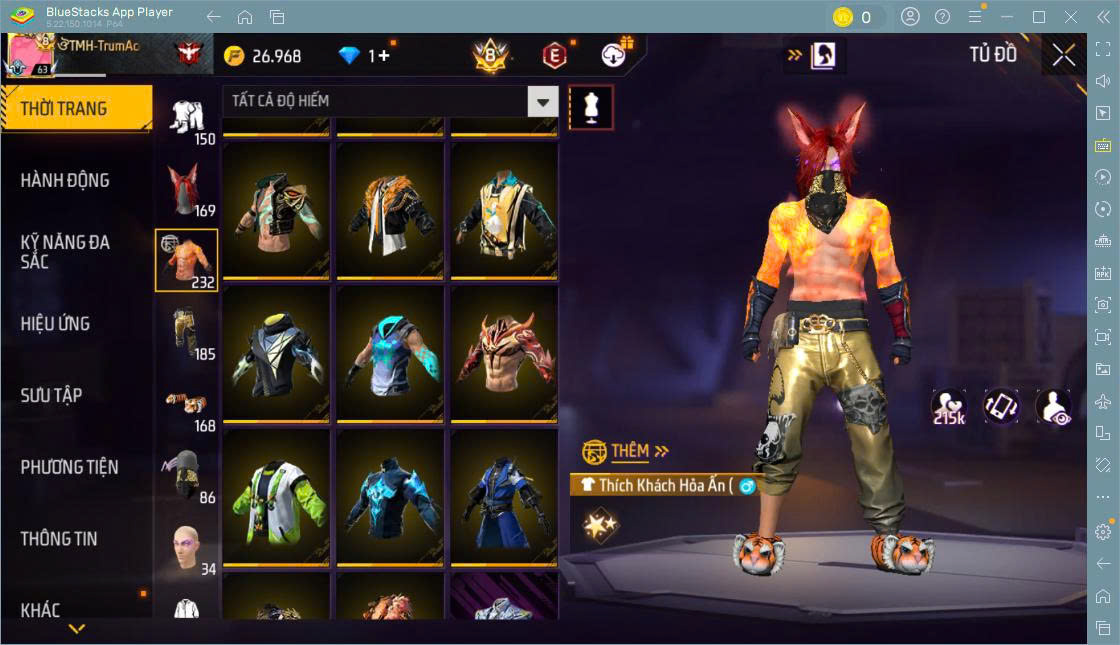The width and height of the screenshot is (1120, 645).
Task: Select the gold pants category with 185 items
Action: 188,333
